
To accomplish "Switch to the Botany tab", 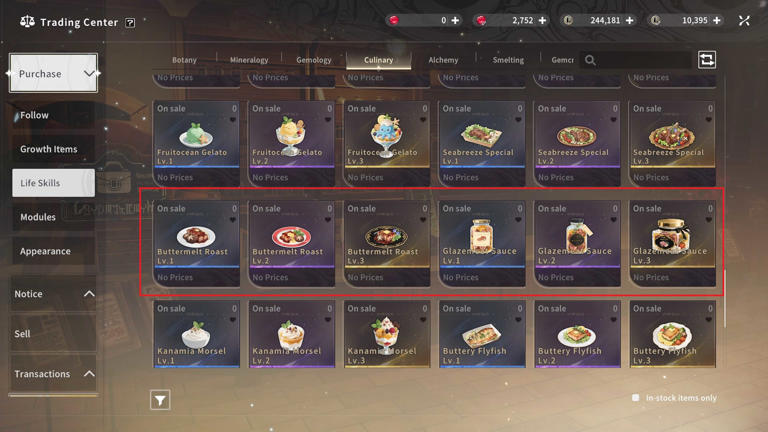I will click(184, 60).
